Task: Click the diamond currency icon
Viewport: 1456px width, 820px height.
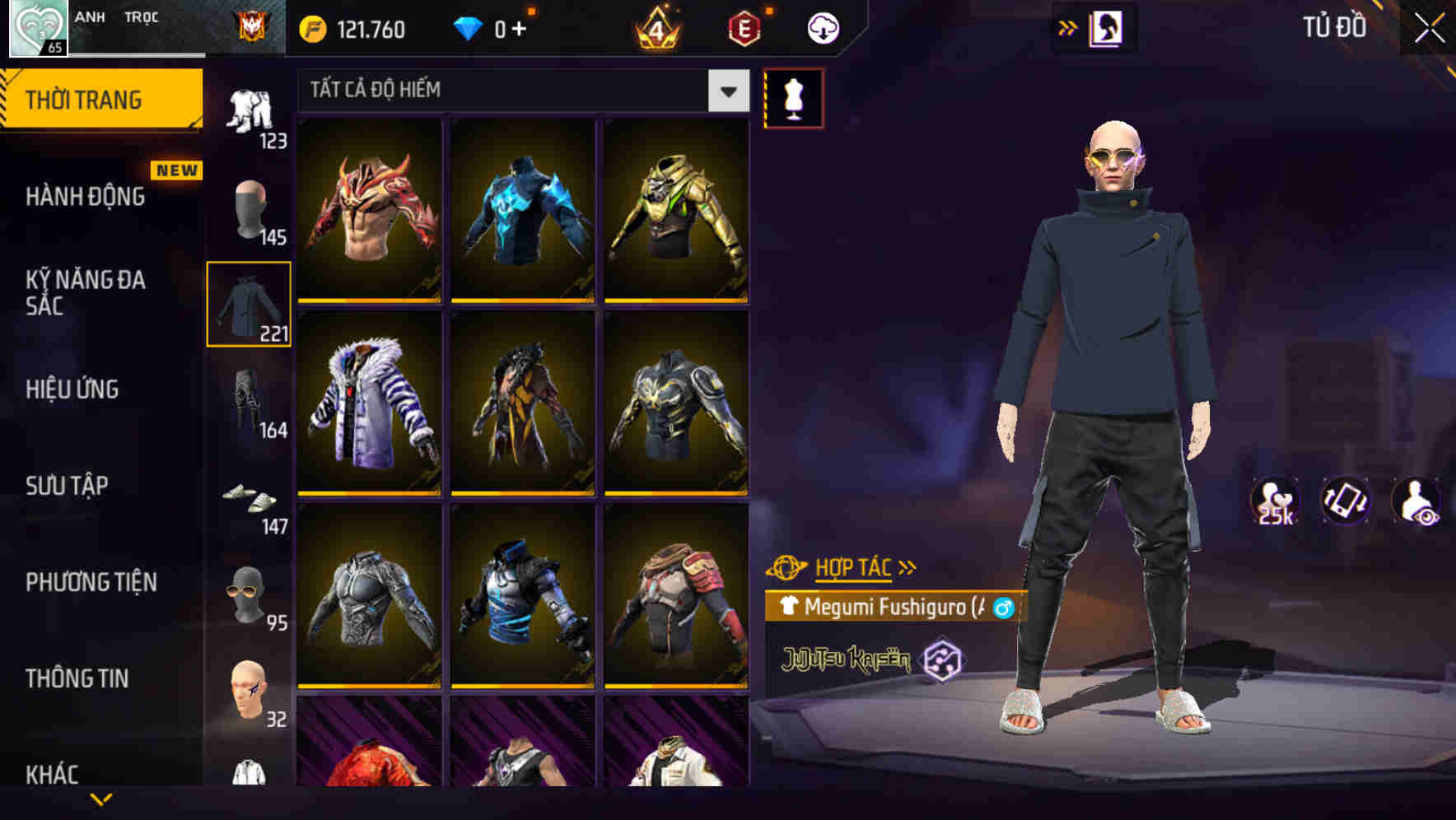Action: tap(469, 29)
